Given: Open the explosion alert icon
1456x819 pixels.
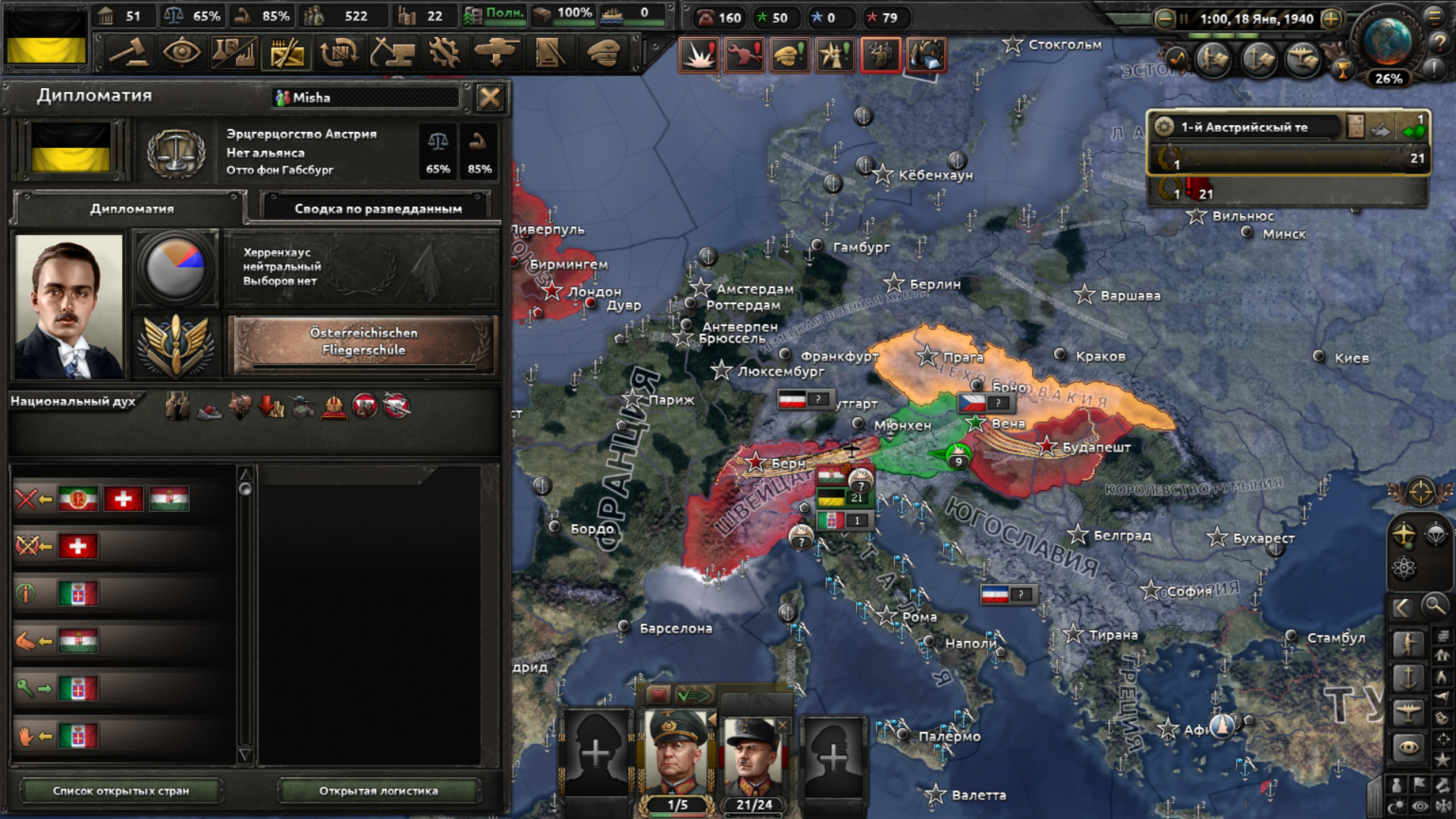Looking at the screenshot, I should coord(698,55).
